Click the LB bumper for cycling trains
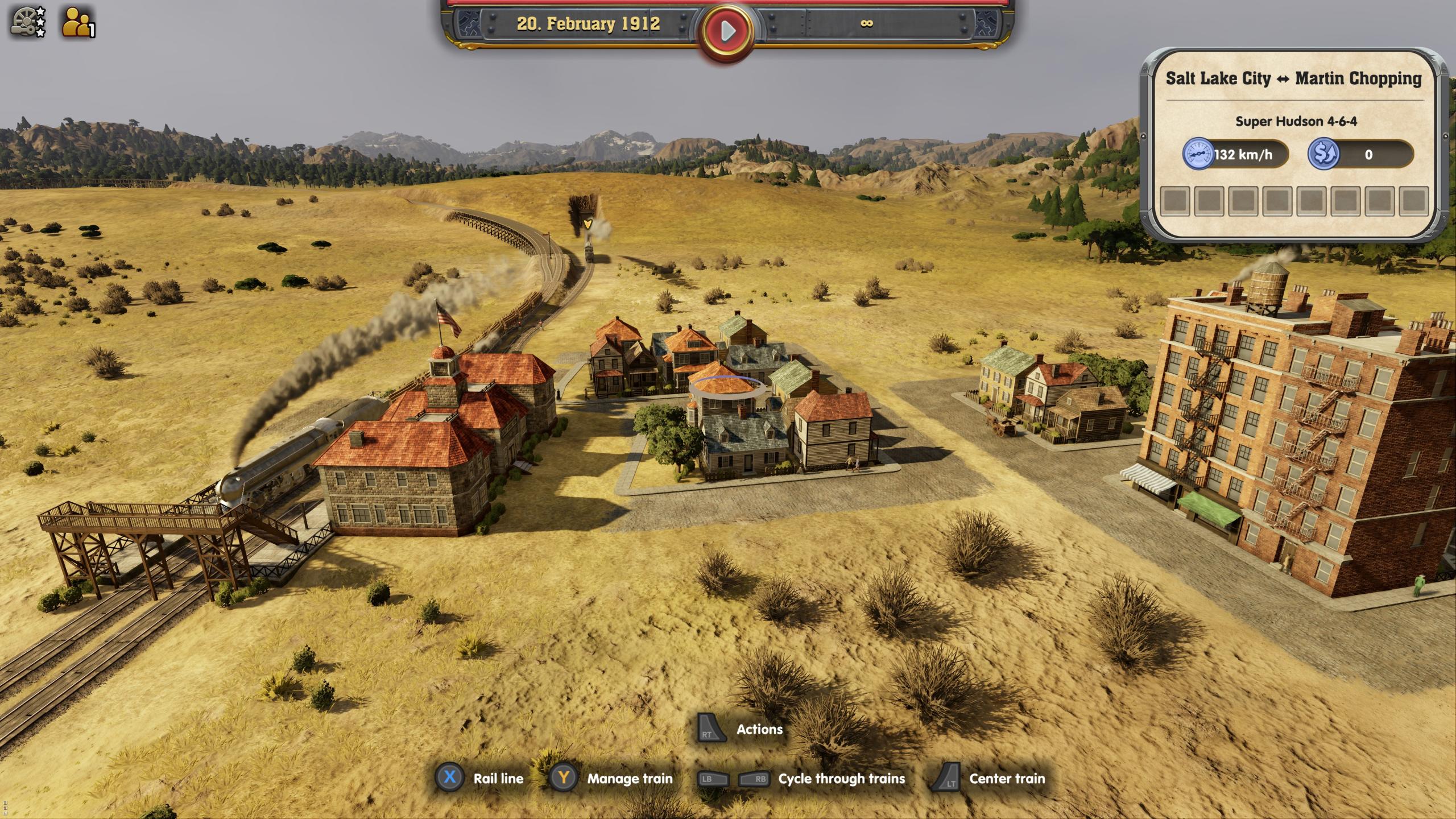1456x819 pixels. coord(713,779)
